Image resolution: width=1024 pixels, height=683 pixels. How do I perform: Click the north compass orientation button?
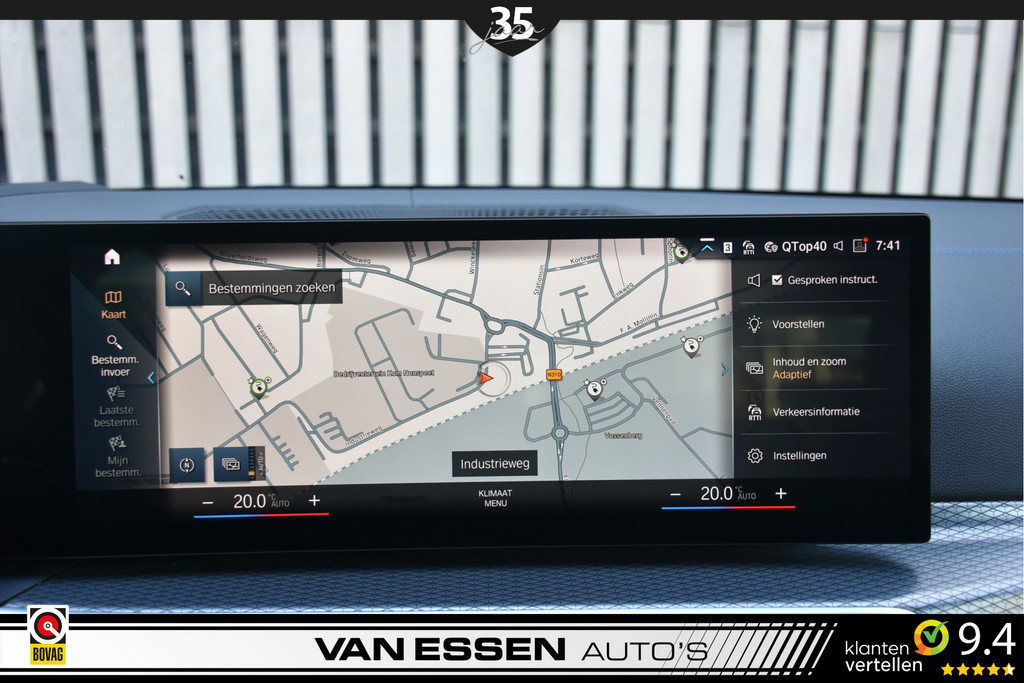tap(186, 464)
